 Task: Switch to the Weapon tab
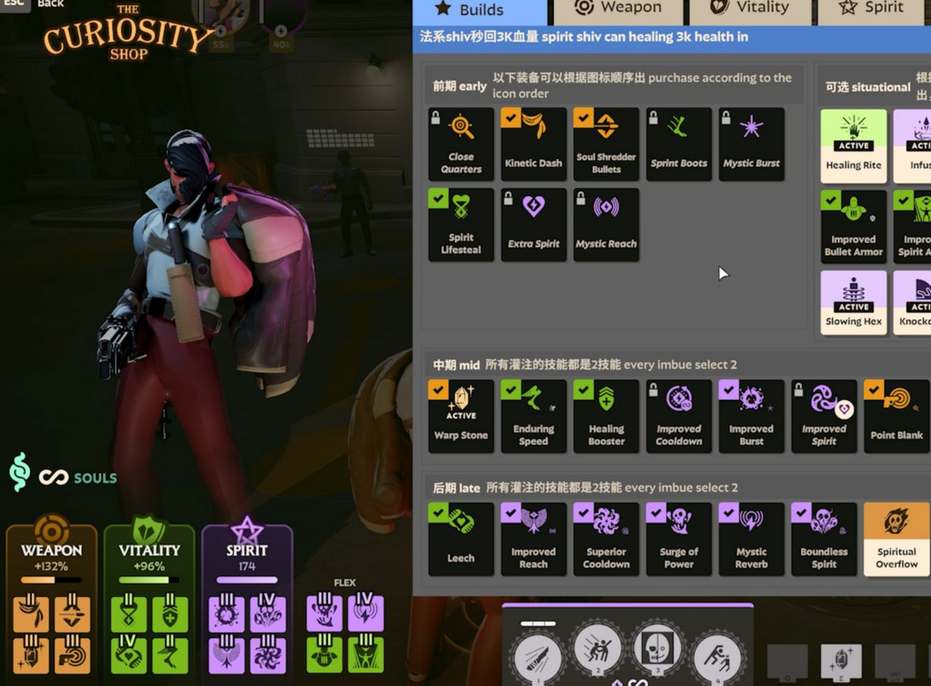pyautogui.click(x=617, y=9)
